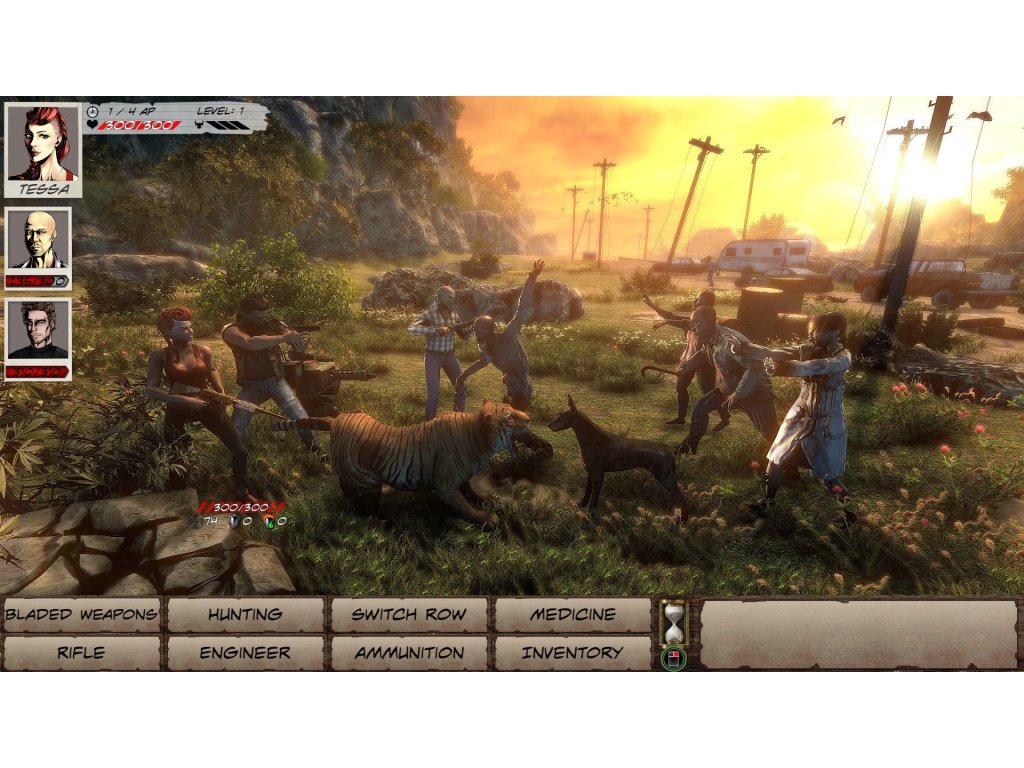Open the Ammunition menu
The width and height of the screenshot is (1024, 768).
pos(409,653)
